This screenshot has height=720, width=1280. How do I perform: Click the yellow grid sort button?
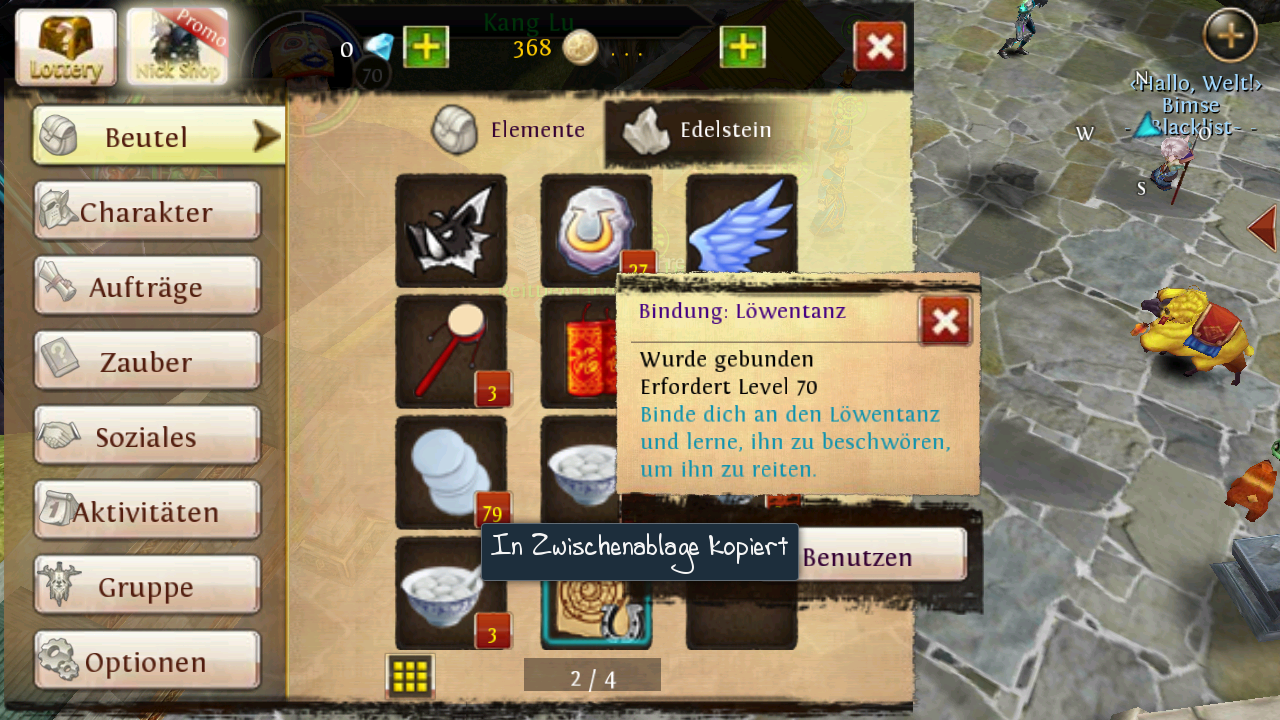[410, 677]
